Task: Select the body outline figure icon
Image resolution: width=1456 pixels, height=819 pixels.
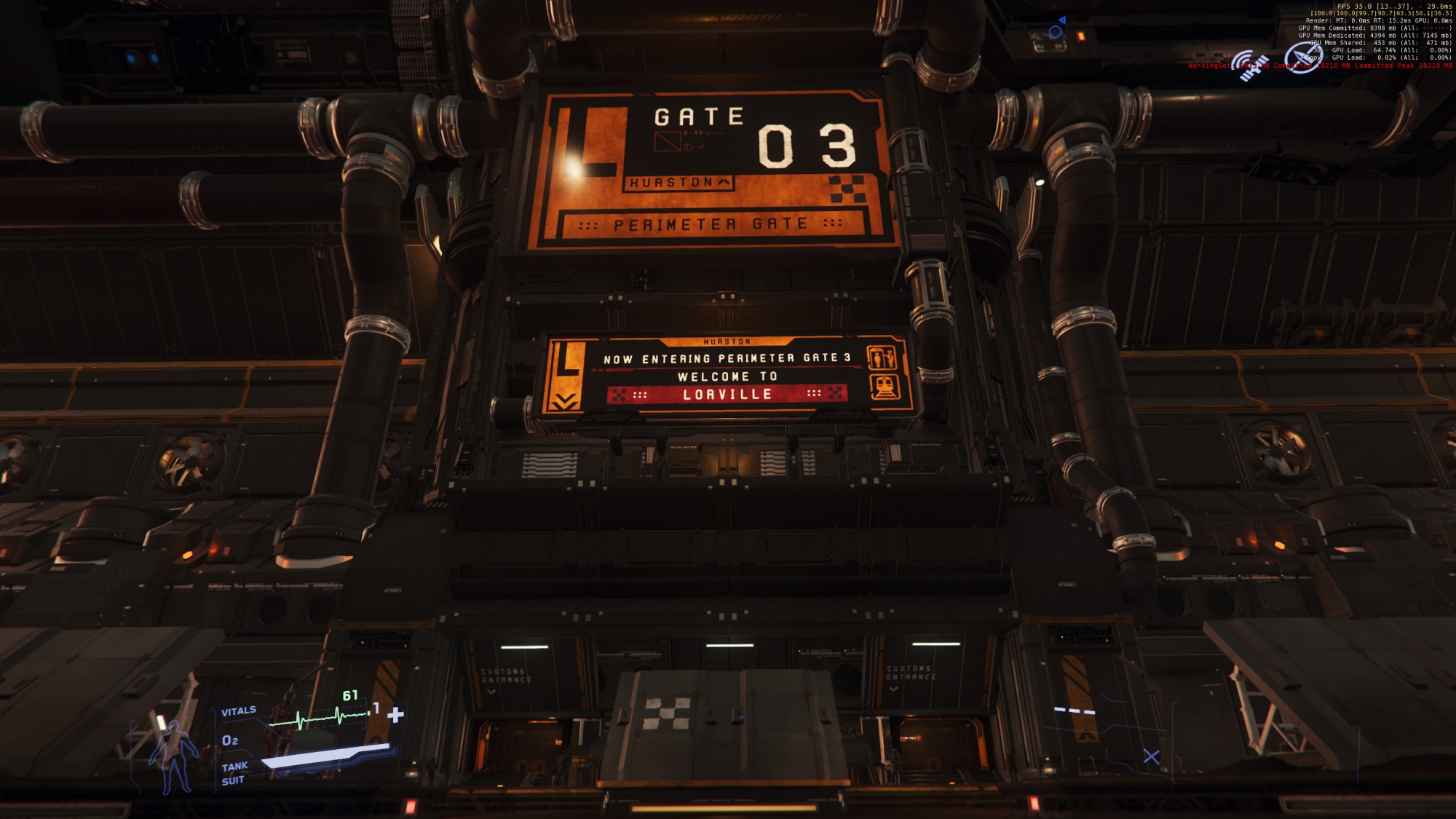Action: (173, 756)
